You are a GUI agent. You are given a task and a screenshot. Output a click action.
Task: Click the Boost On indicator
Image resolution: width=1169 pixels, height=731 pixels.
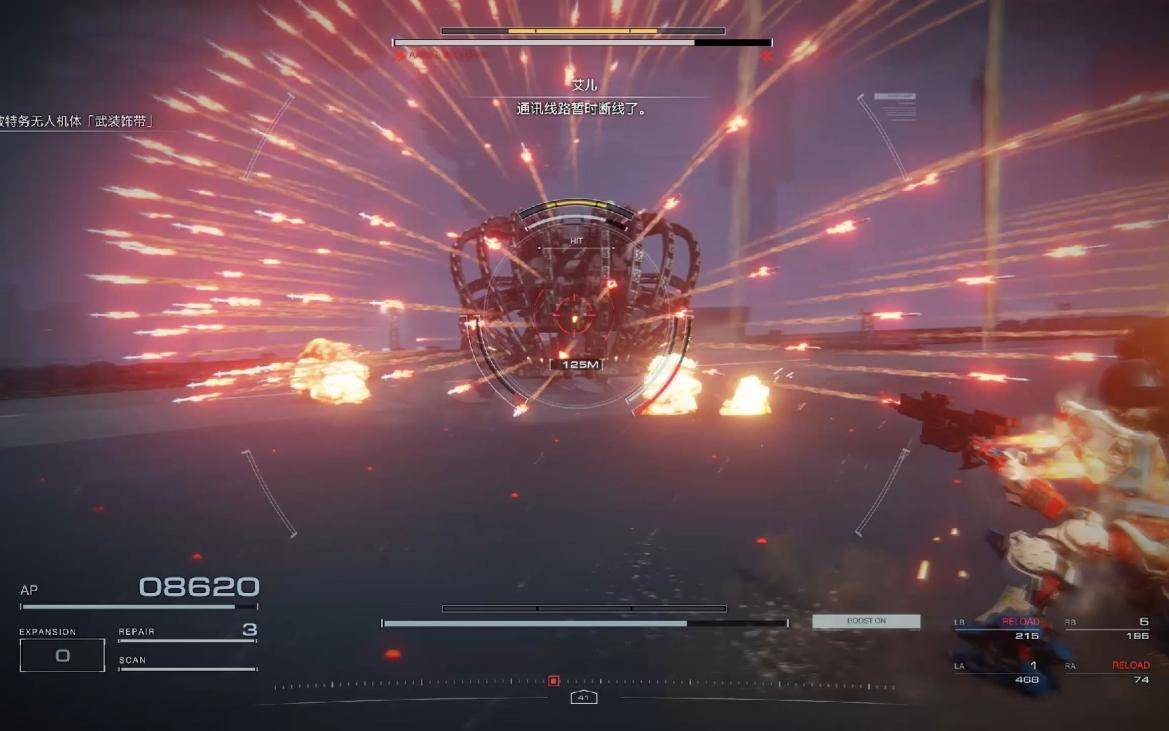pyautogui.click(x=866, y=621)
